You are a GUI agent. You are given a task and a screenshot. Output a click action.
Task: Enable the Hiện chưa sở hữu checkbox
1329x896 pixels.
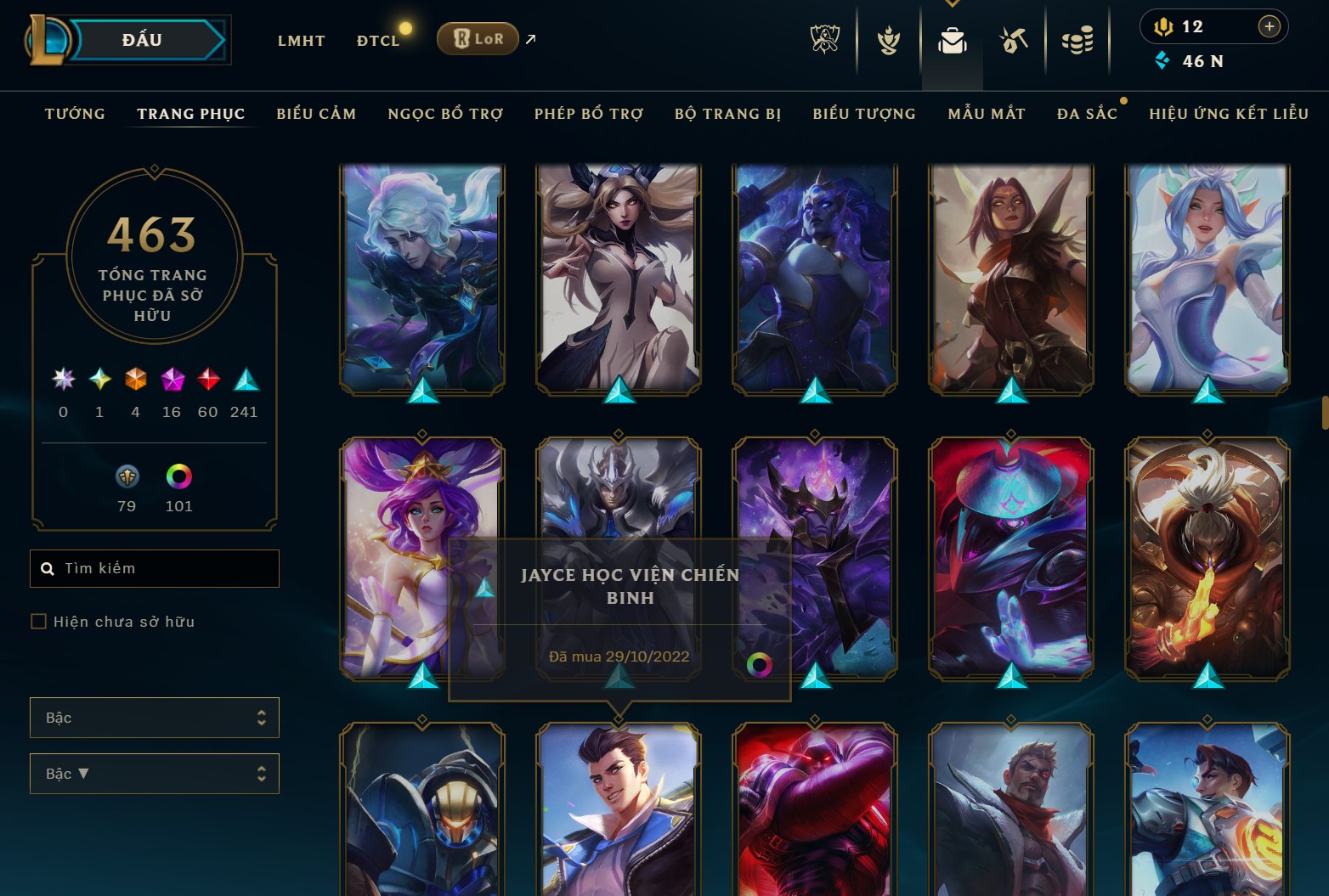pos(39,621)
